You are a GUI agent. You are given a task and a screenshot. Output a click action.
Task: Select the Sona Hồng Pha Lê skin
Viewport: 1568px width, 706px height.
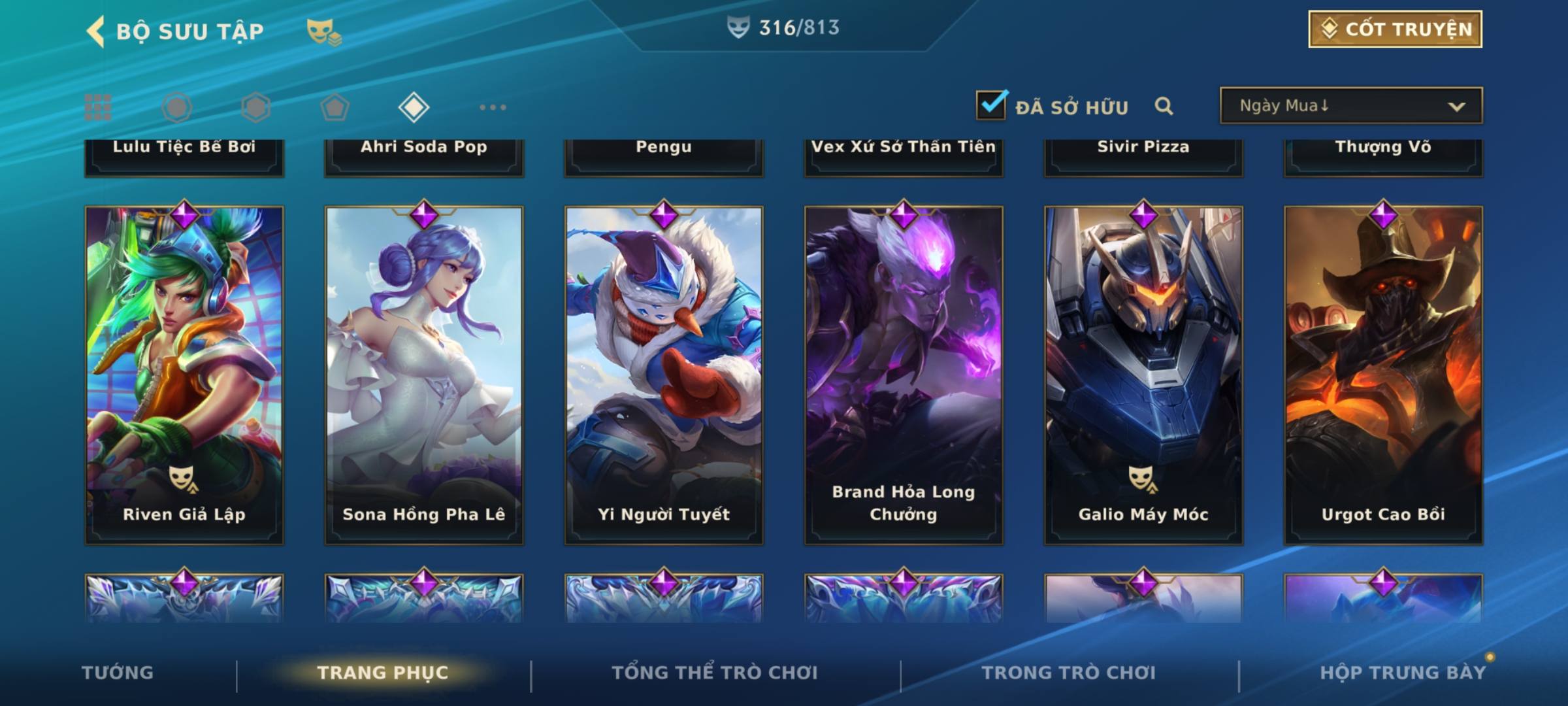[424, 375]
